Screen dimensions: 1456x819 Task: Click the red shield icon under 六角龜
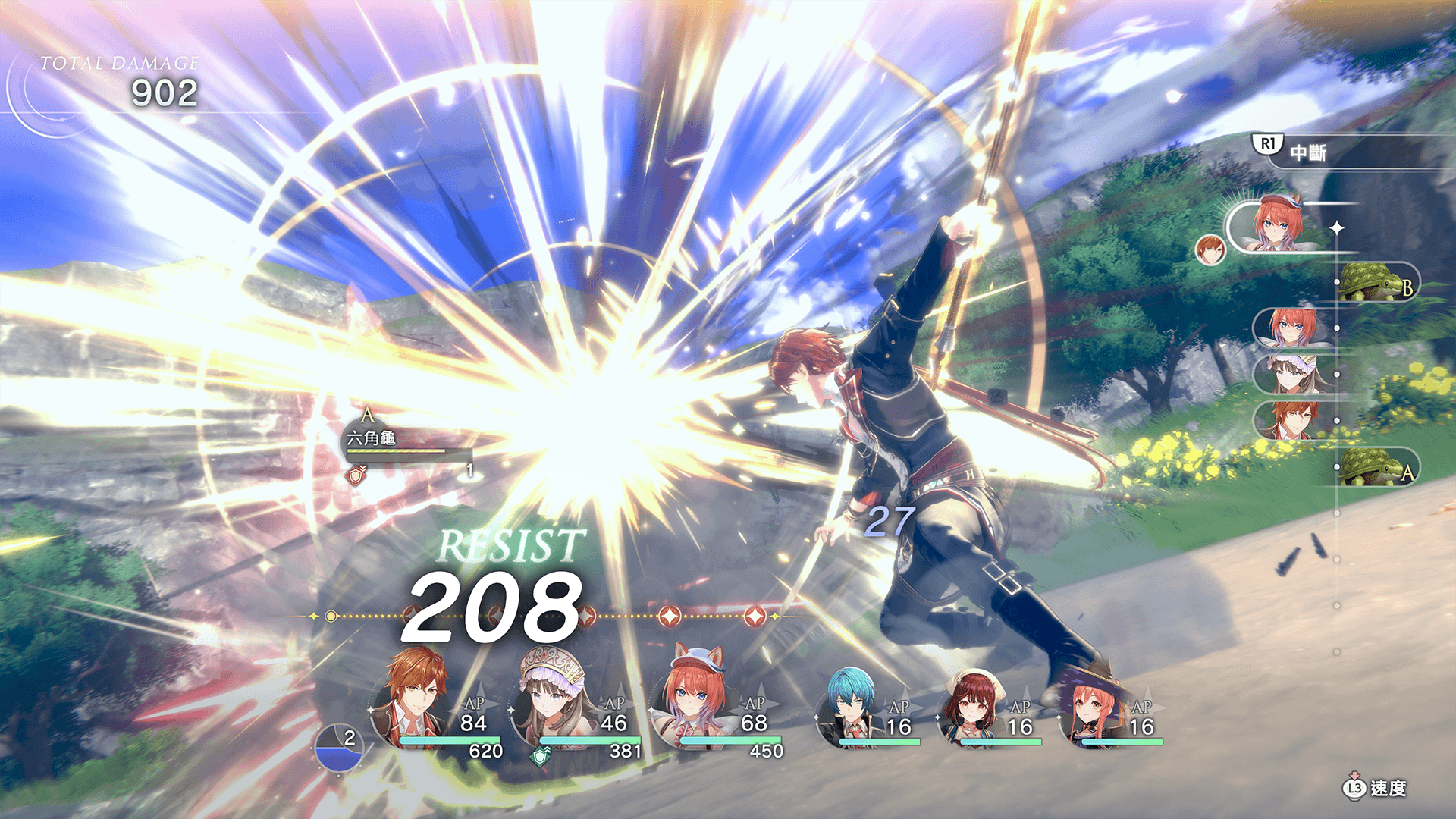356,476
